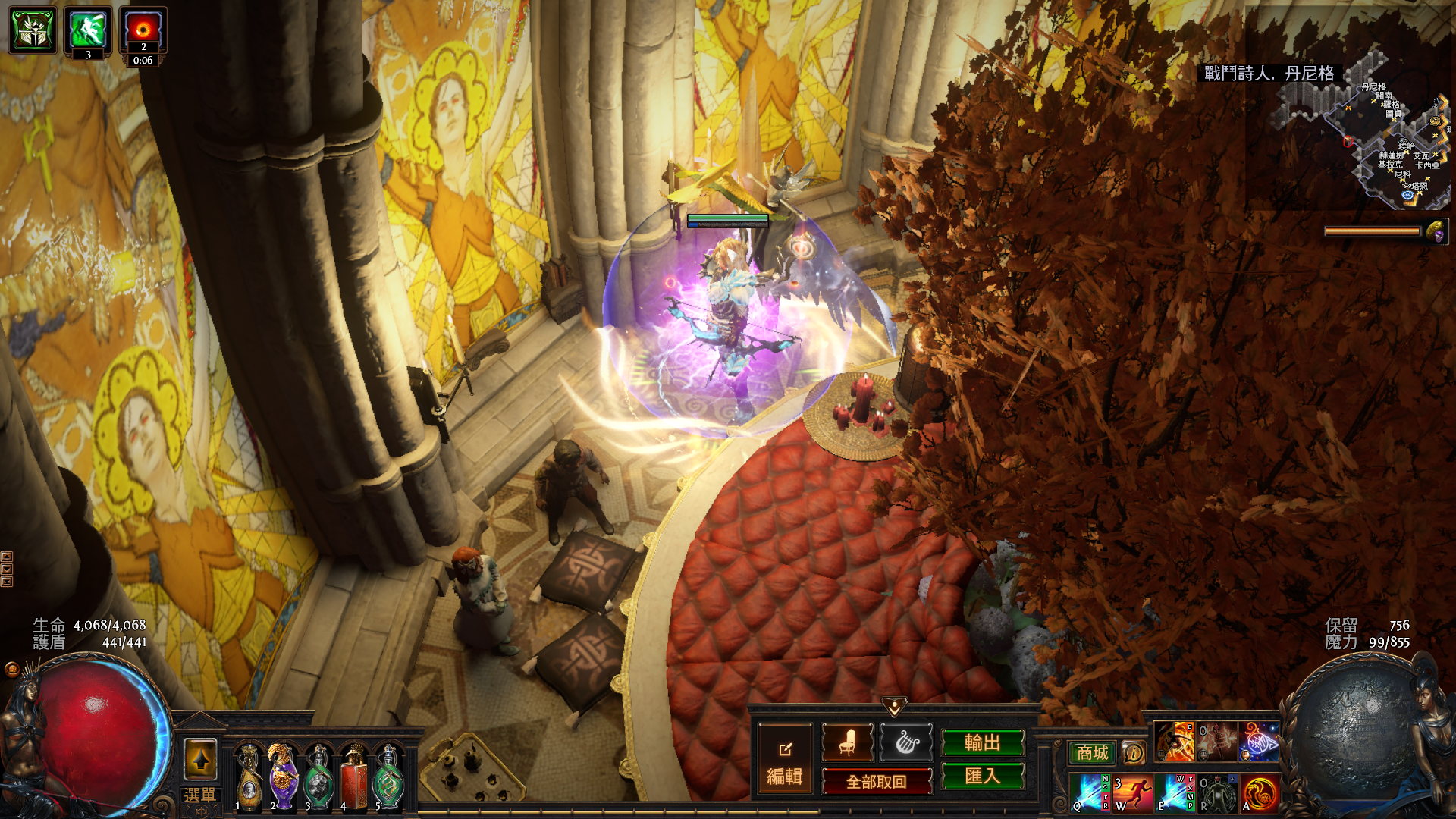The width and height of the screenshot is (1456, 819).
Task: Use the purple flask in slot 2
Action: (x=283, y=777)
